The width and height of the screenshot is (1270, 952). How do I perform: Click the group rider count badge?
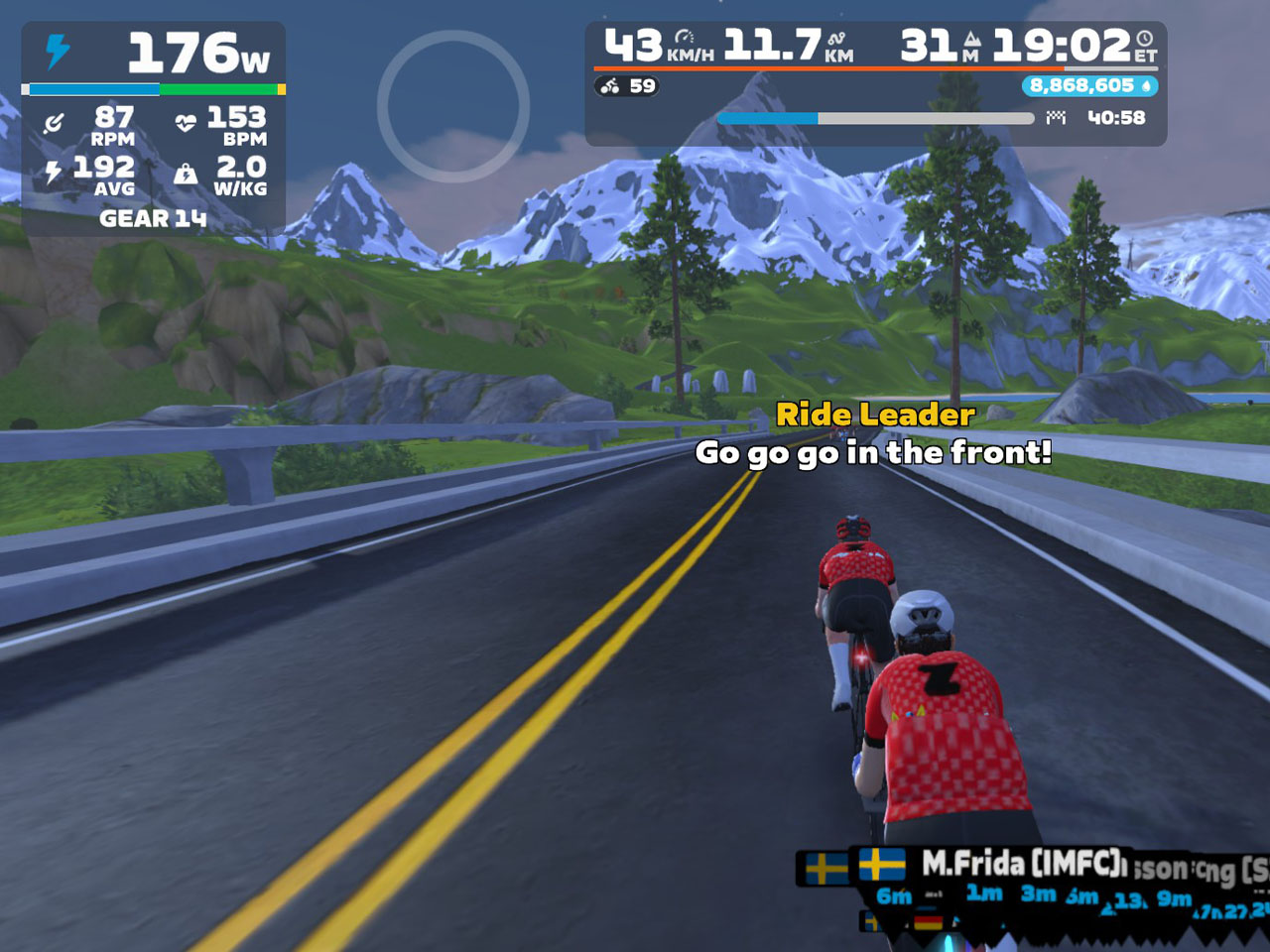(629, 86)
